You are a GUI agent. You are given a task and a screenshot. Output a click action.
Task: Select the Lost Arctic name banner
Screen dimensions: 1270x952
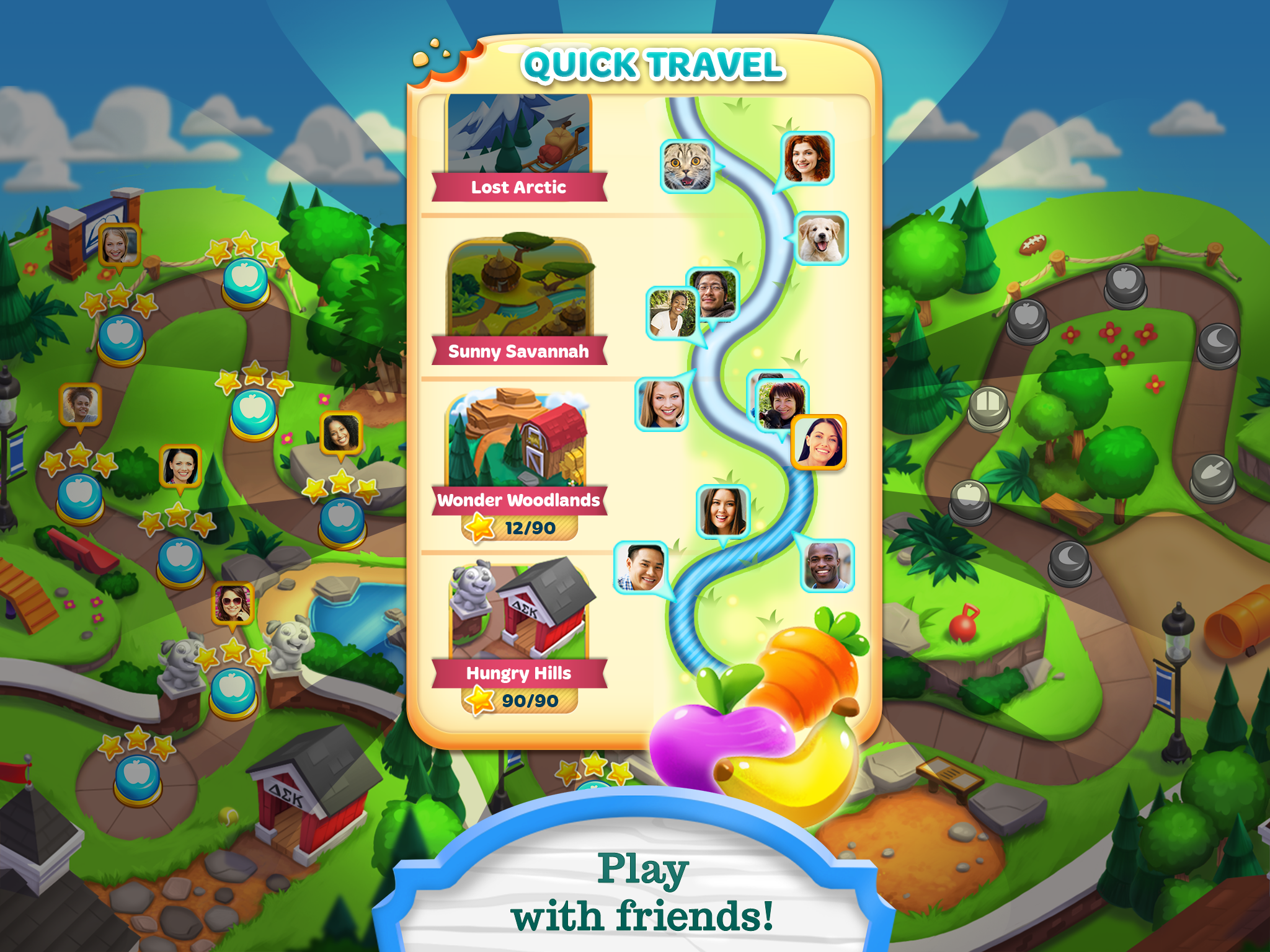[x=520, y=188]
